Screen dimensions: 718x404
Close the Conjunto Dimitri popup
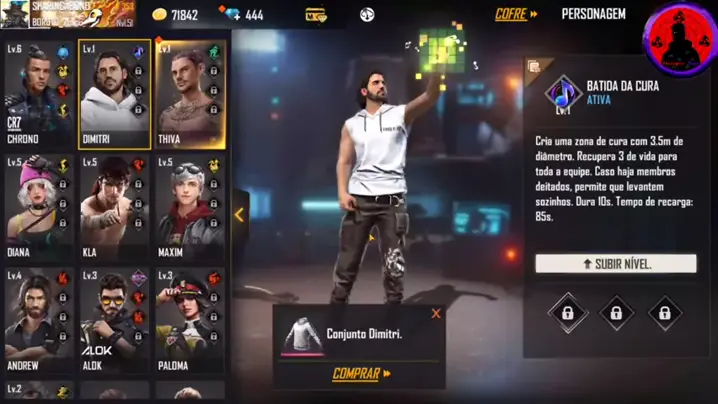436,314
